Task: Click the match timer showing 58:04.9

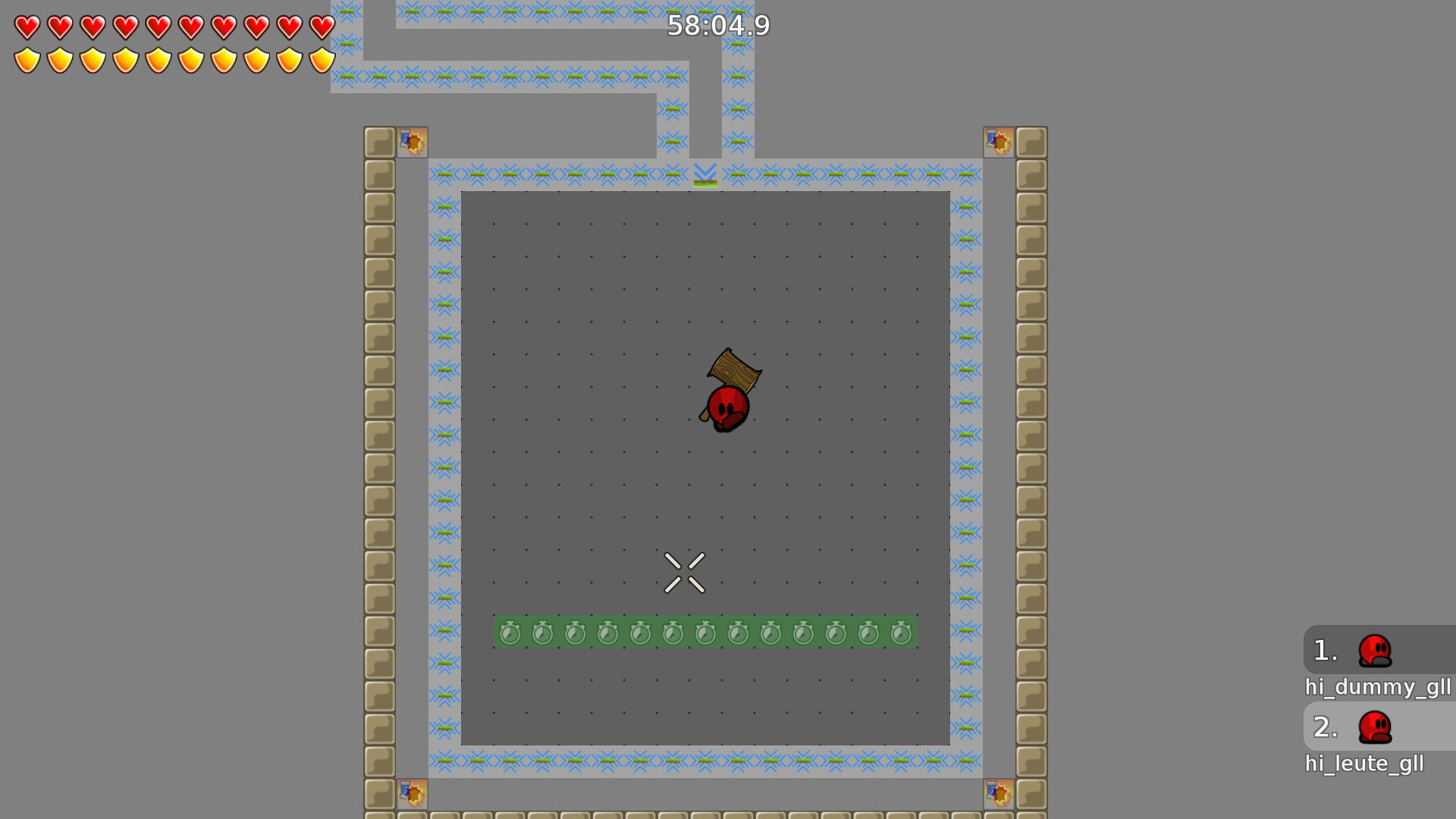Action: pyautogui.click(x=719, y=26)
